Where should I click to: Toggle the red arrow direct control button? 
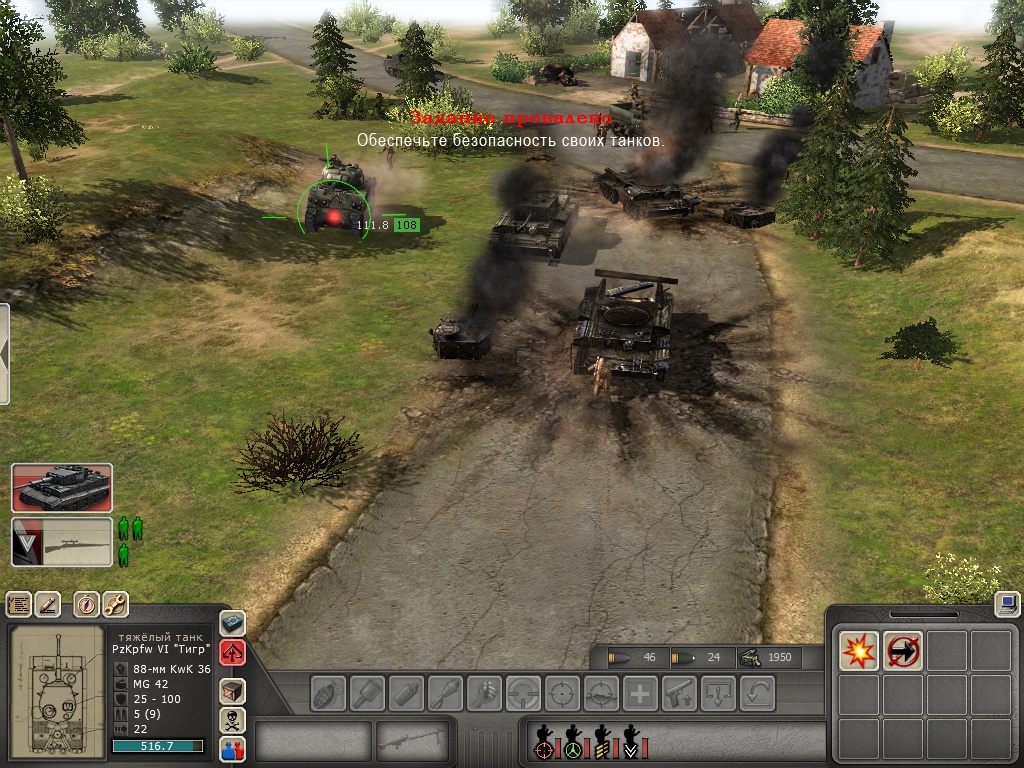tap(232, 654)
